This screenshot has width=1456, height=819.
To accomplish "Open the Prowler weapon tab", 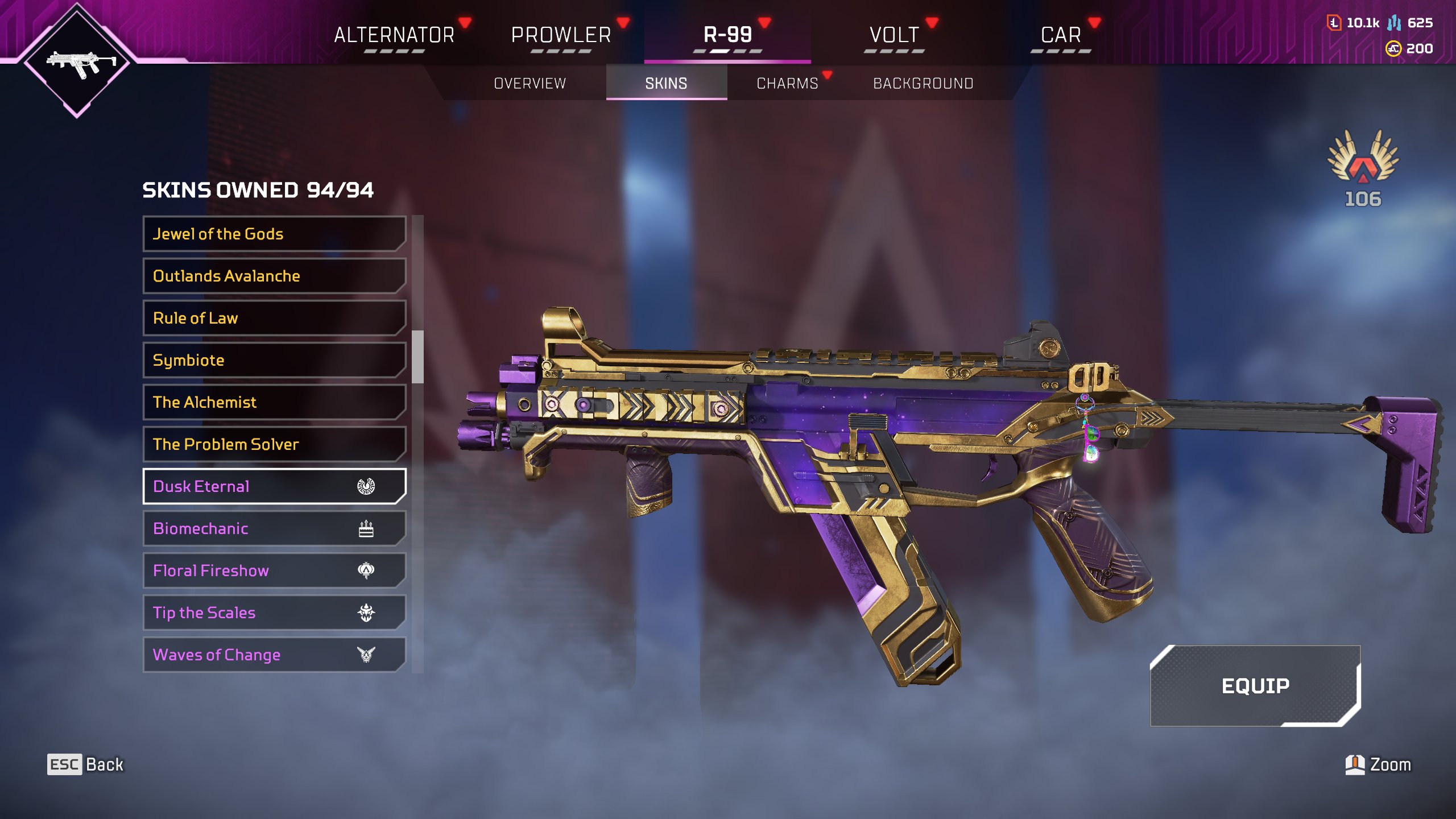I will tap(561, 35).
